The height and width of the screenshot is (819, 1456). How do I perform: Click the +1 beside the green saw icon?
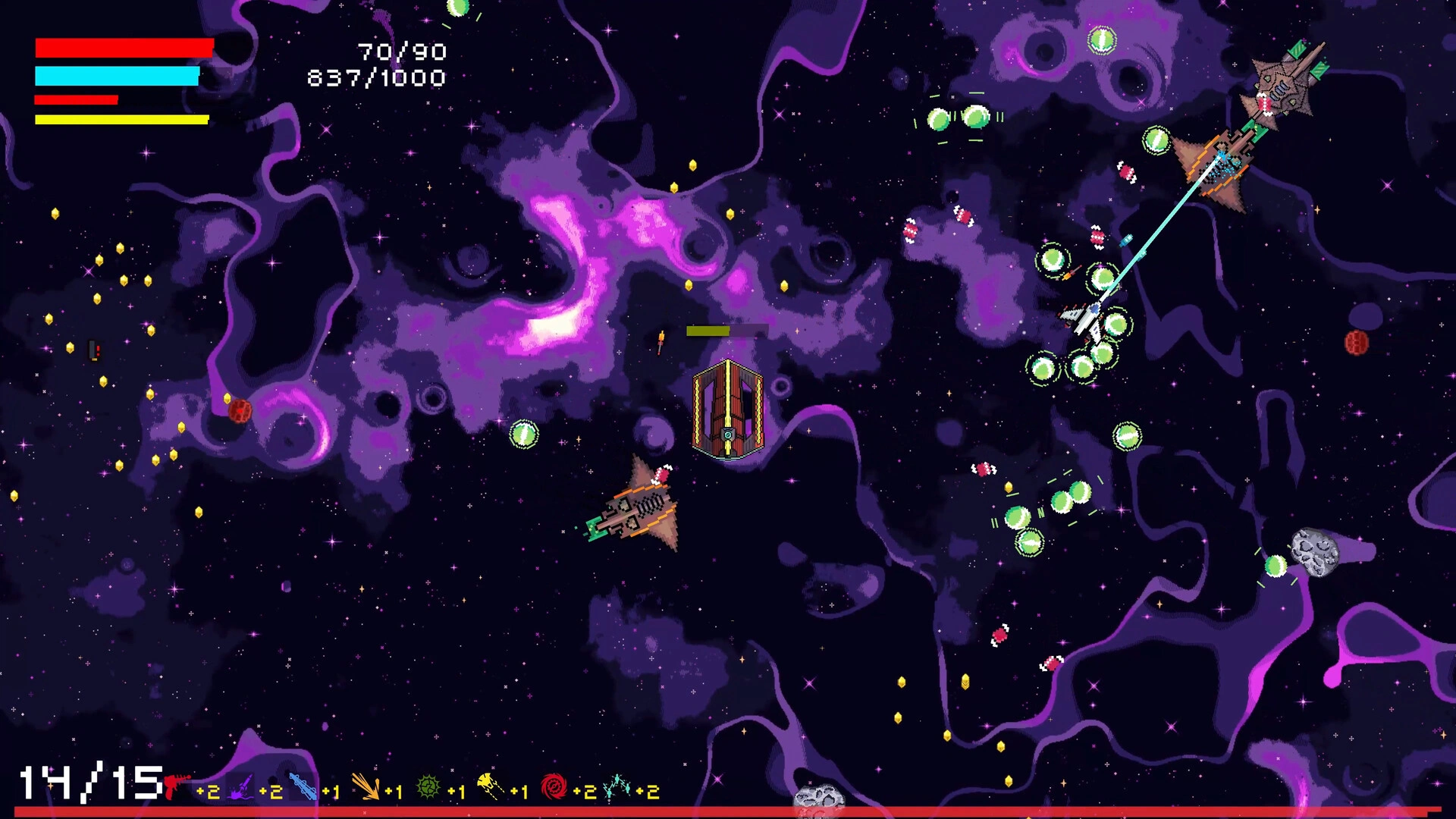coord(456,791)
